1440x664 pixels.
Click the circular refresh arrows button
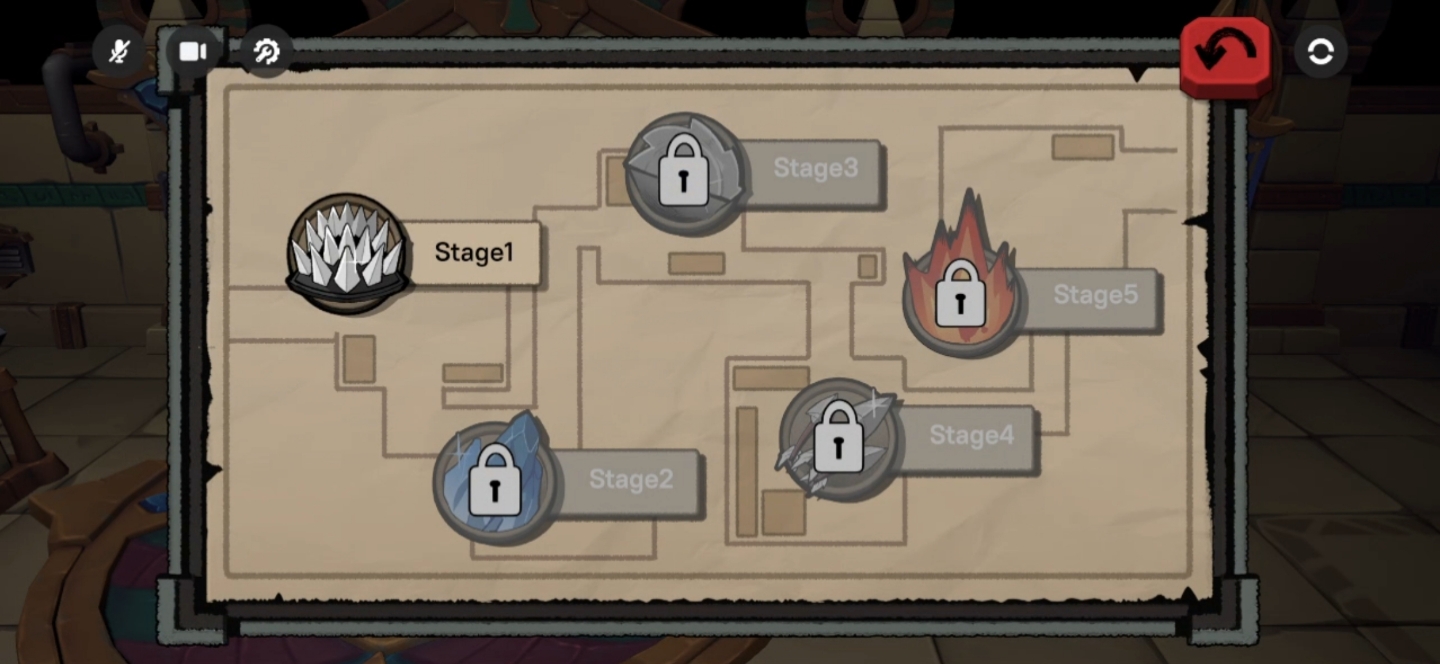point(1320,51)
